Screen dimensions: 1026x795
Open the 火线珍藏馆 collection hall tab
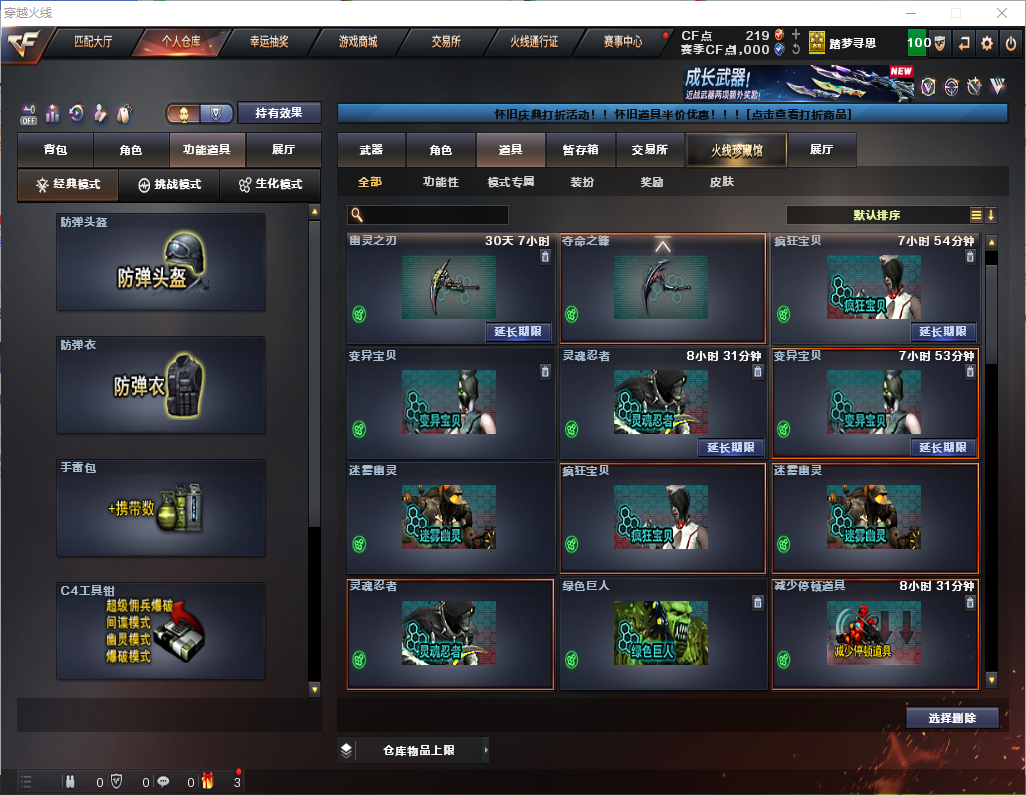(735, 150)
